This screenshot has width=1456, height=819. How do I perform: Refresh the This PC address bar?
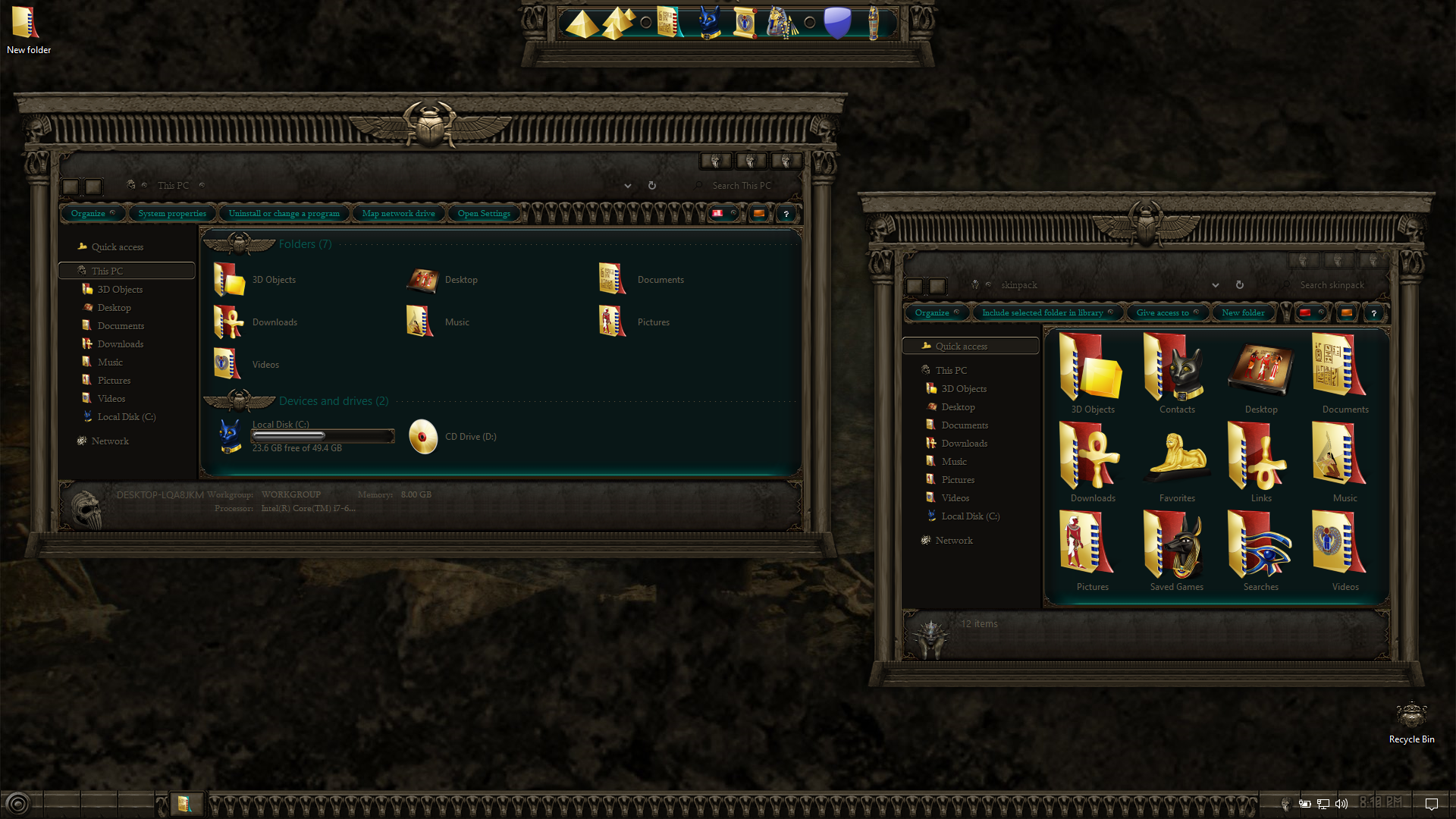[651, 186]
